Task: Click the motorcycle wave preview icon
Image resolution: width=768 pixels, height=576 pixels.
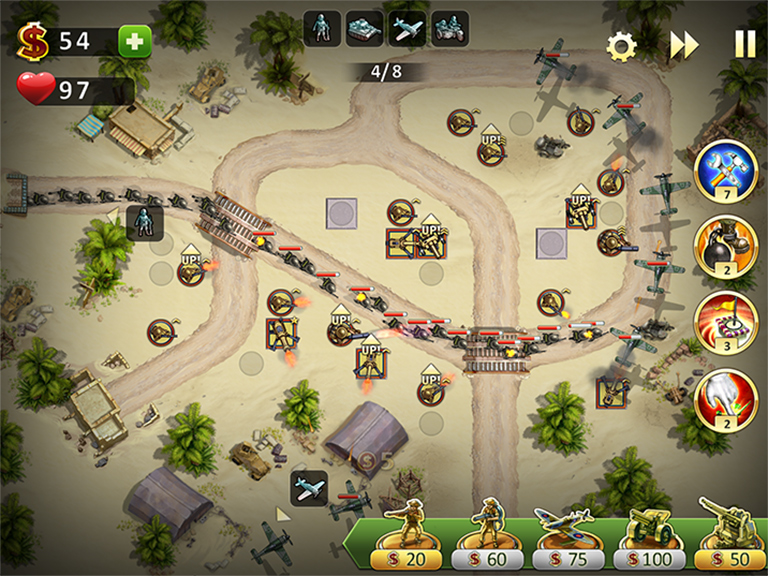Action: 449,27
